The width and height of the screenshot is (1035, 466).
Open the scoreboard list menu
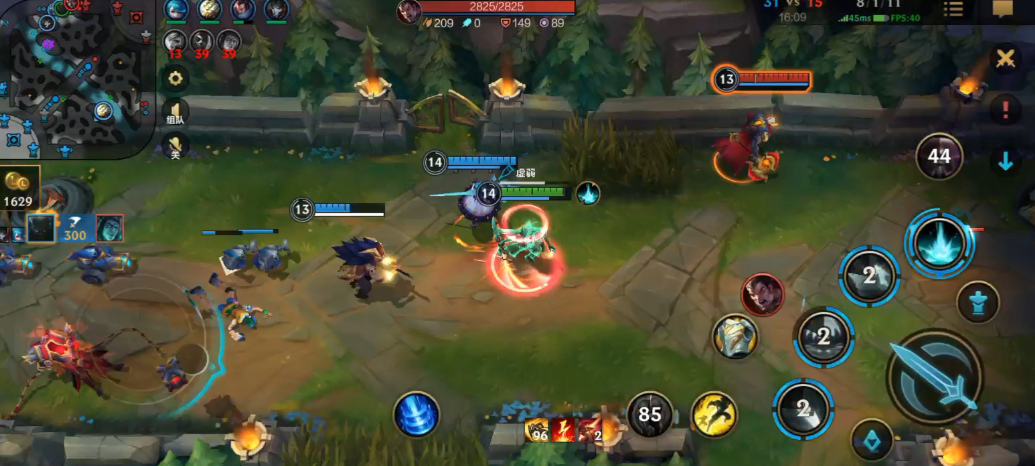click(953, 9)
